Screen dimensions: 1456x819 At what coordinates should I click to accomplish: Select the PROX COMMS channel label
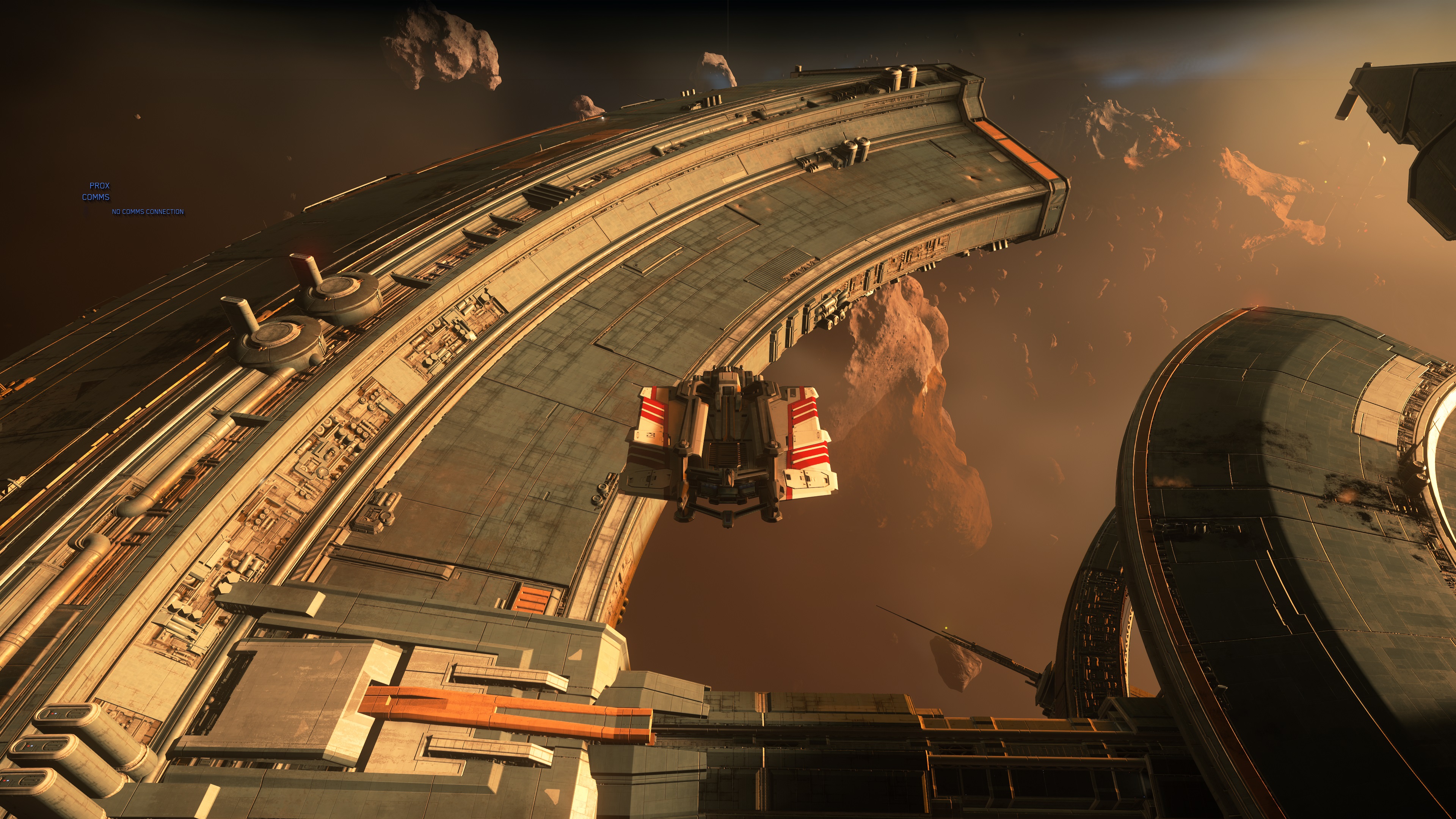coord(97,191)
